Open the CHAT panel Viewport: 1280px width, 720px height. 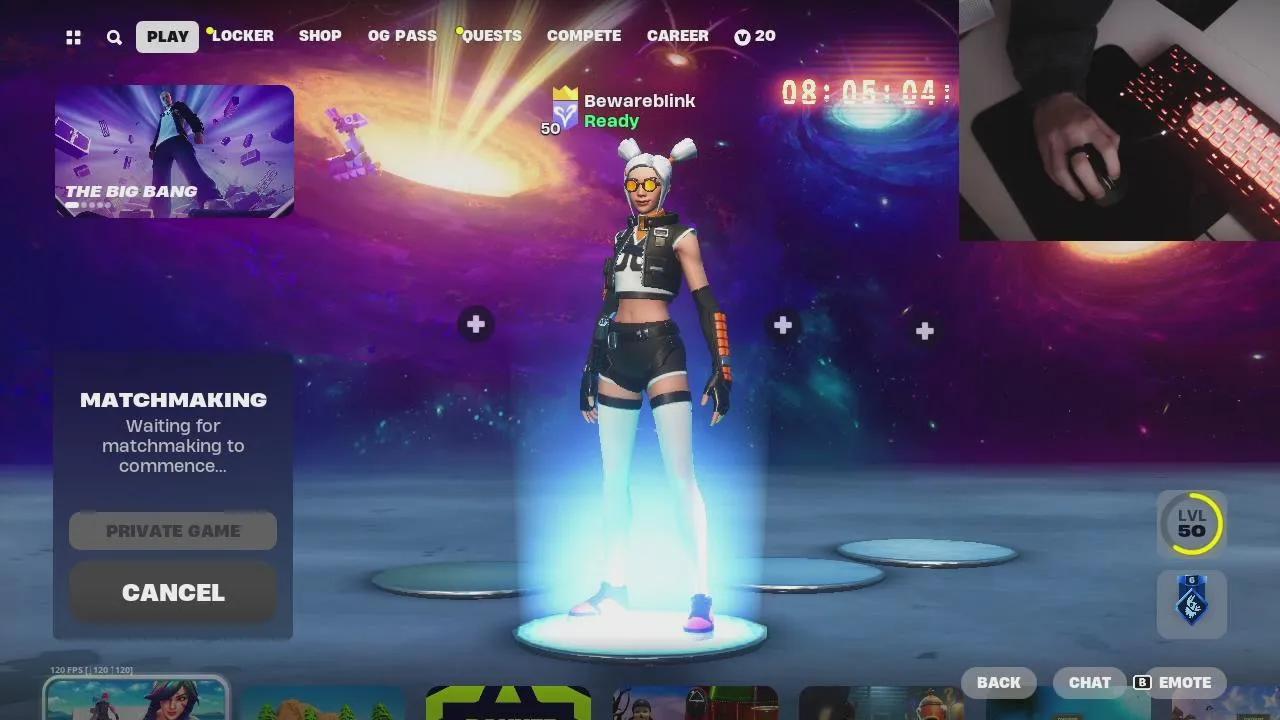click(x=1089, y=682)
